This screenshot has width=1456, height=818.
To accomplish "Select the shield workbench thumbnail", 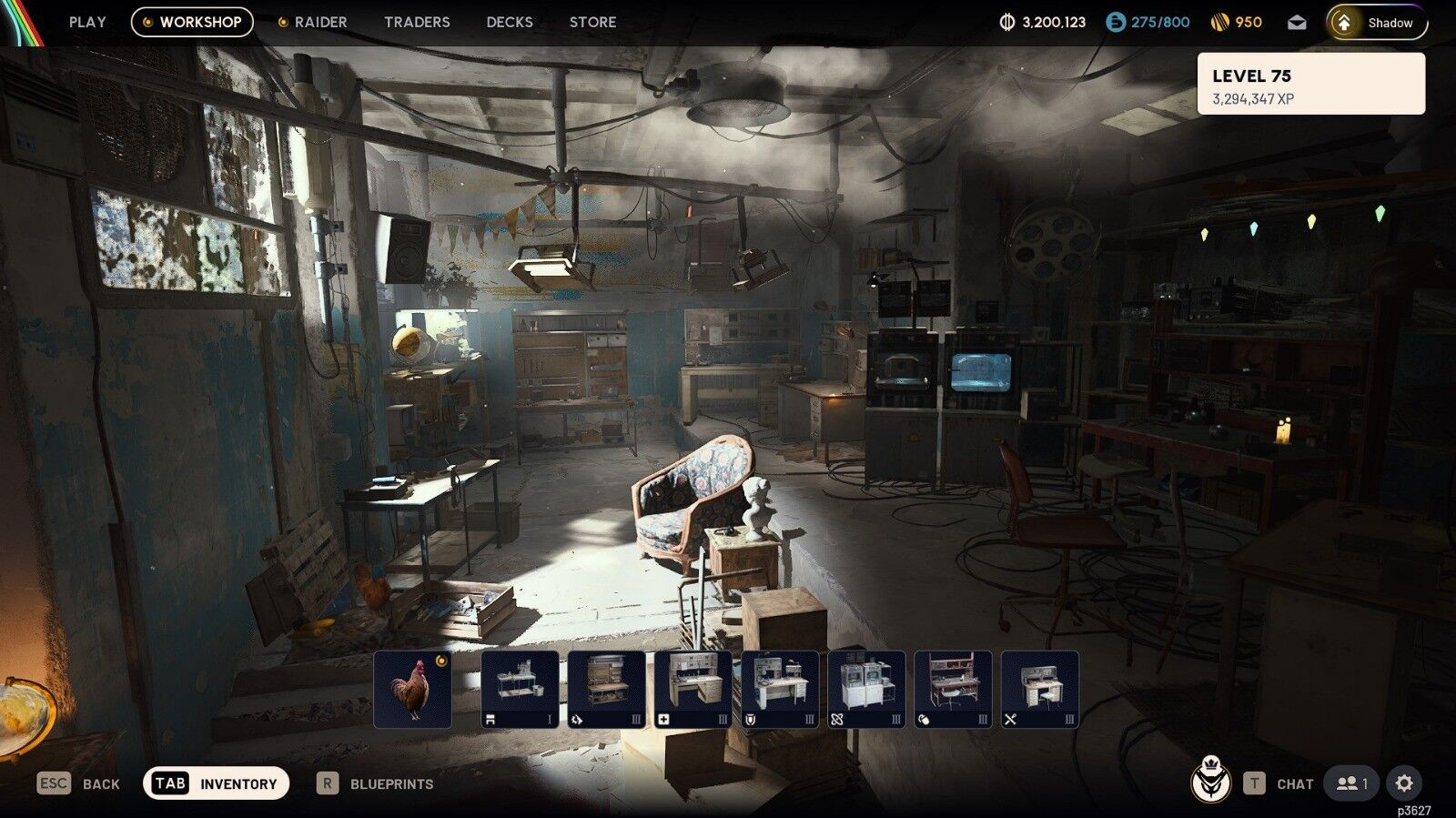I will [x=780, y=689].
